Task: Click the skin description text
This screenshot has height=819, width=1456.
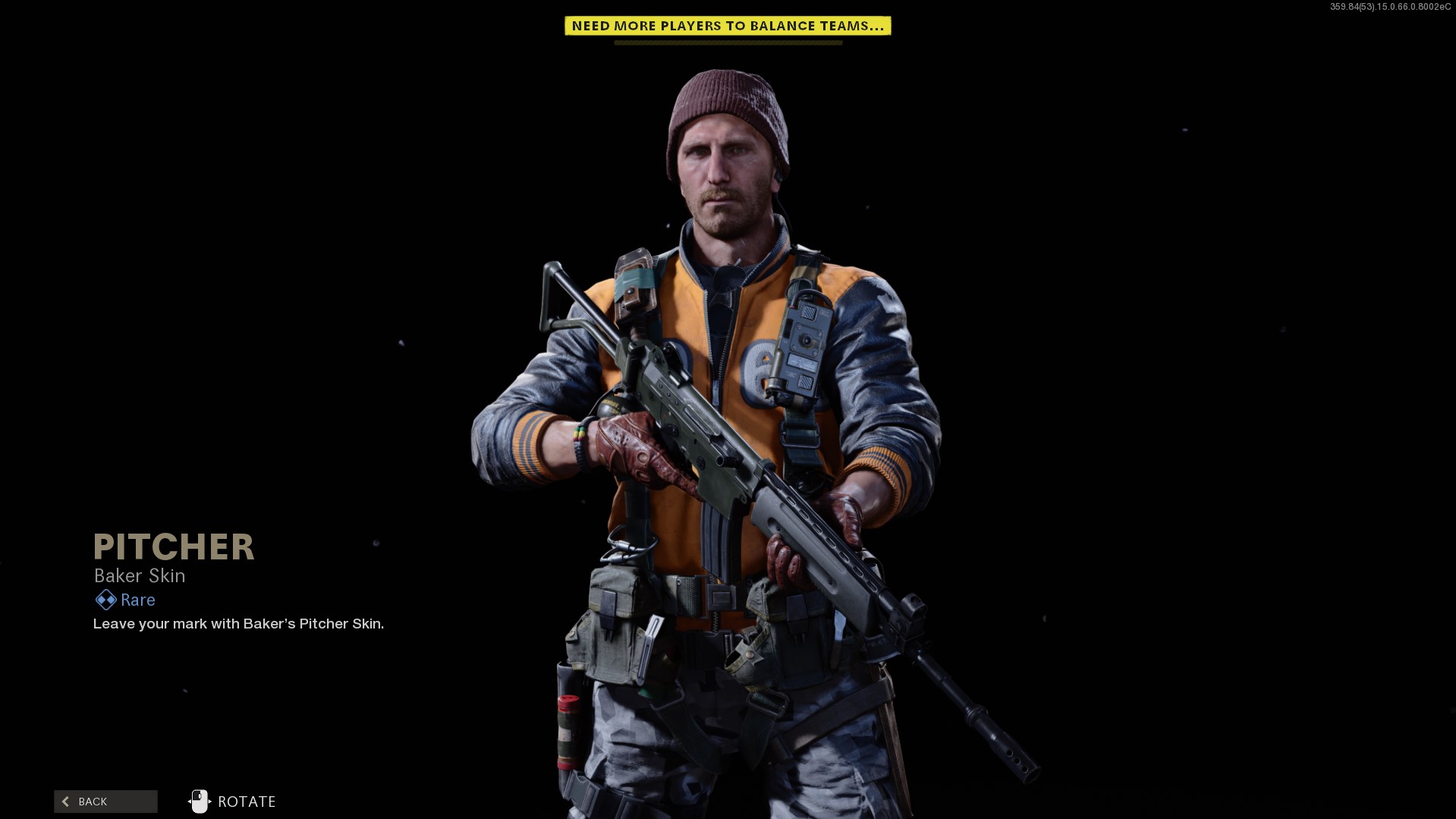Action: [238, 624]
